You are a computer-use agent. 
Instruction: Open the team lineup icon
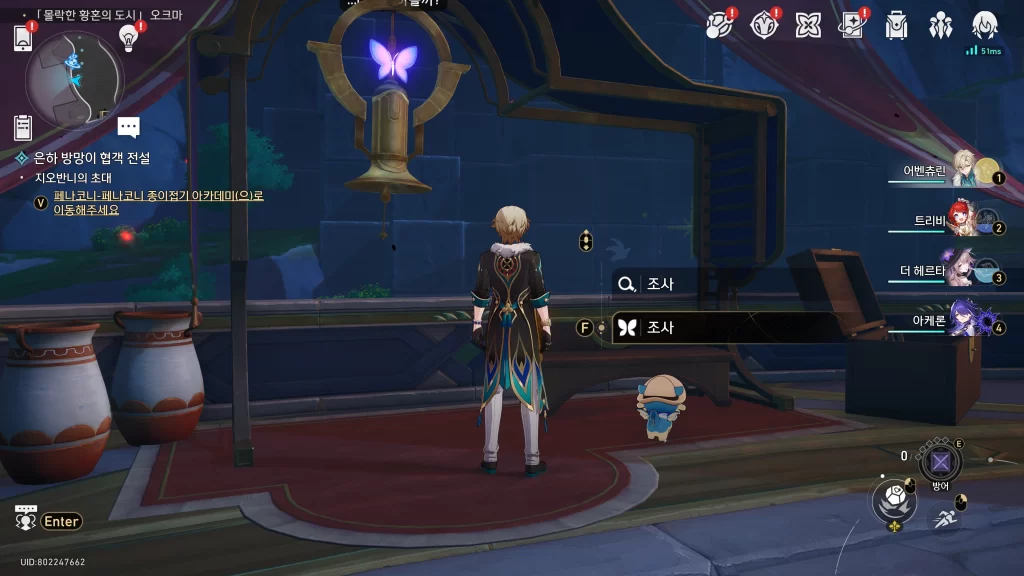[940, 25]
